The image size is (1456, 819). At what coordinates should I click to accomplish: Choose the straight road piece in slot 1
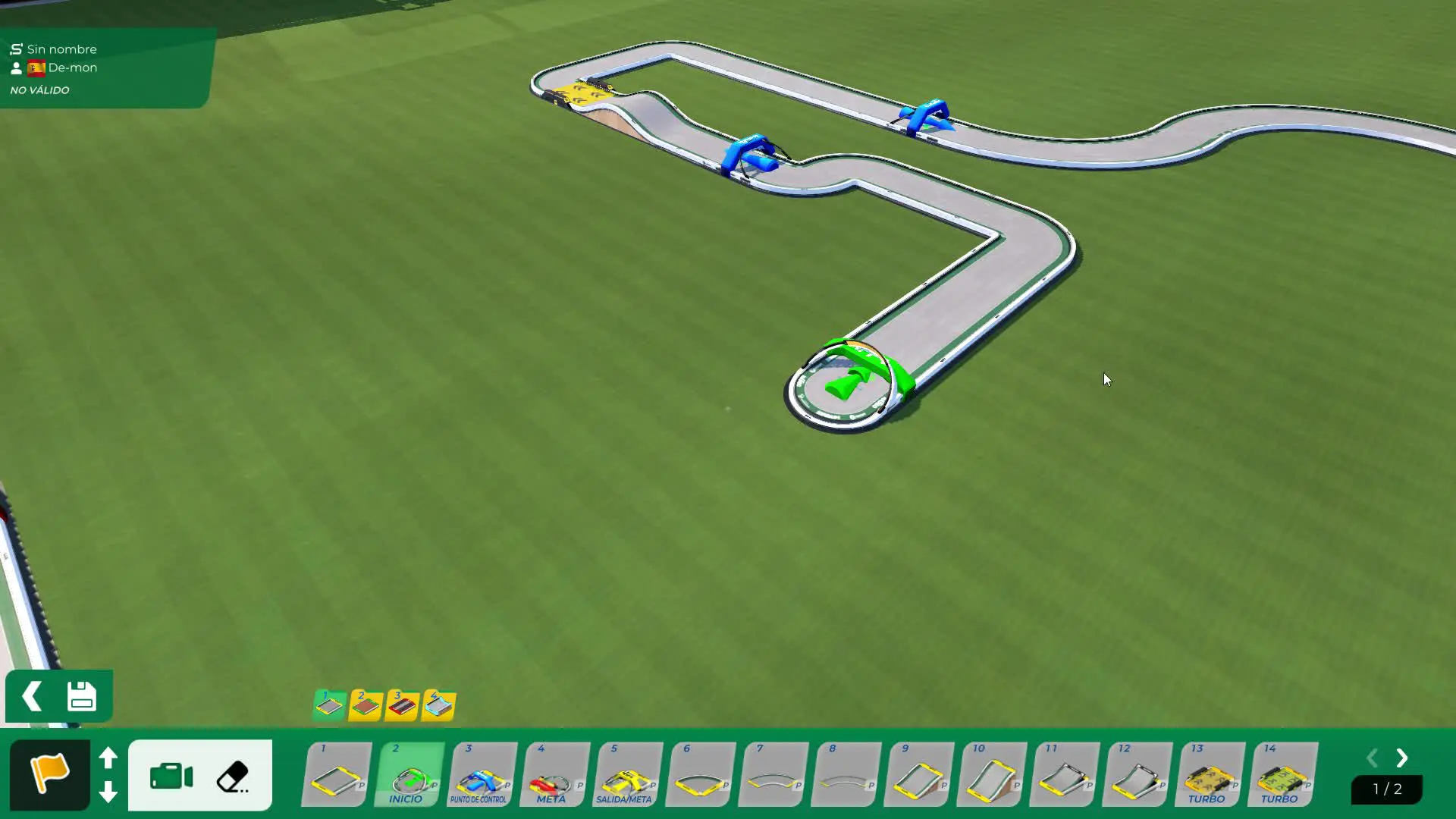click(337, 776)
